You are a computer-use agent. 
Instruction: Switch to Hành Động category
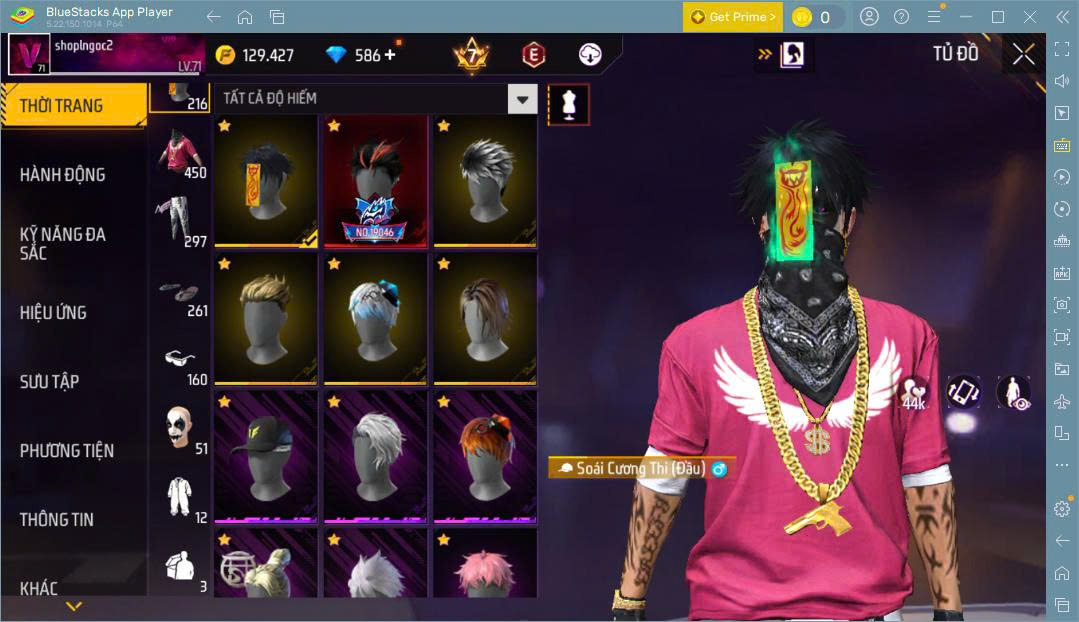pos(62,175)
